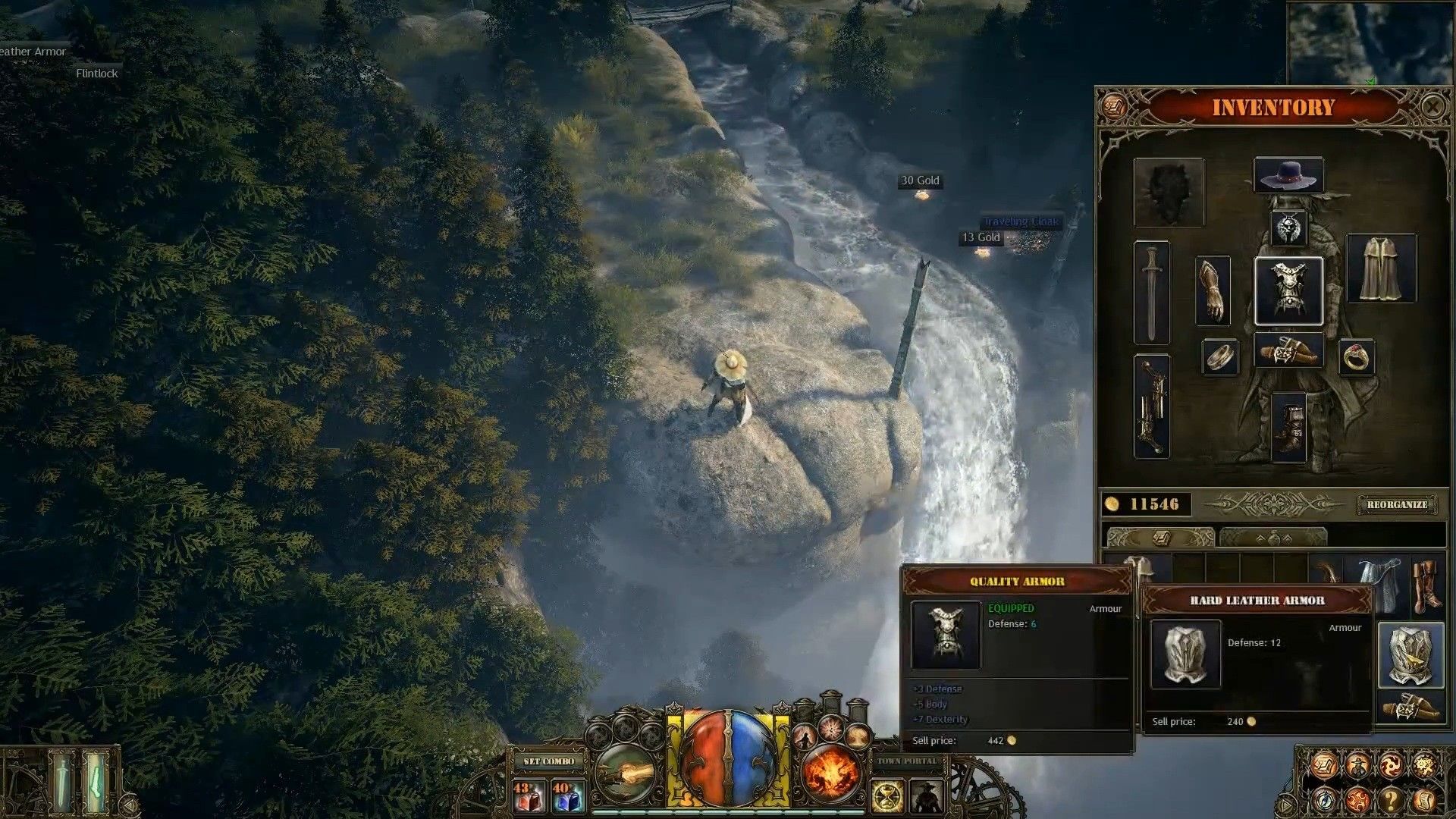Select the equipped hat slot

coord(1288,176)
